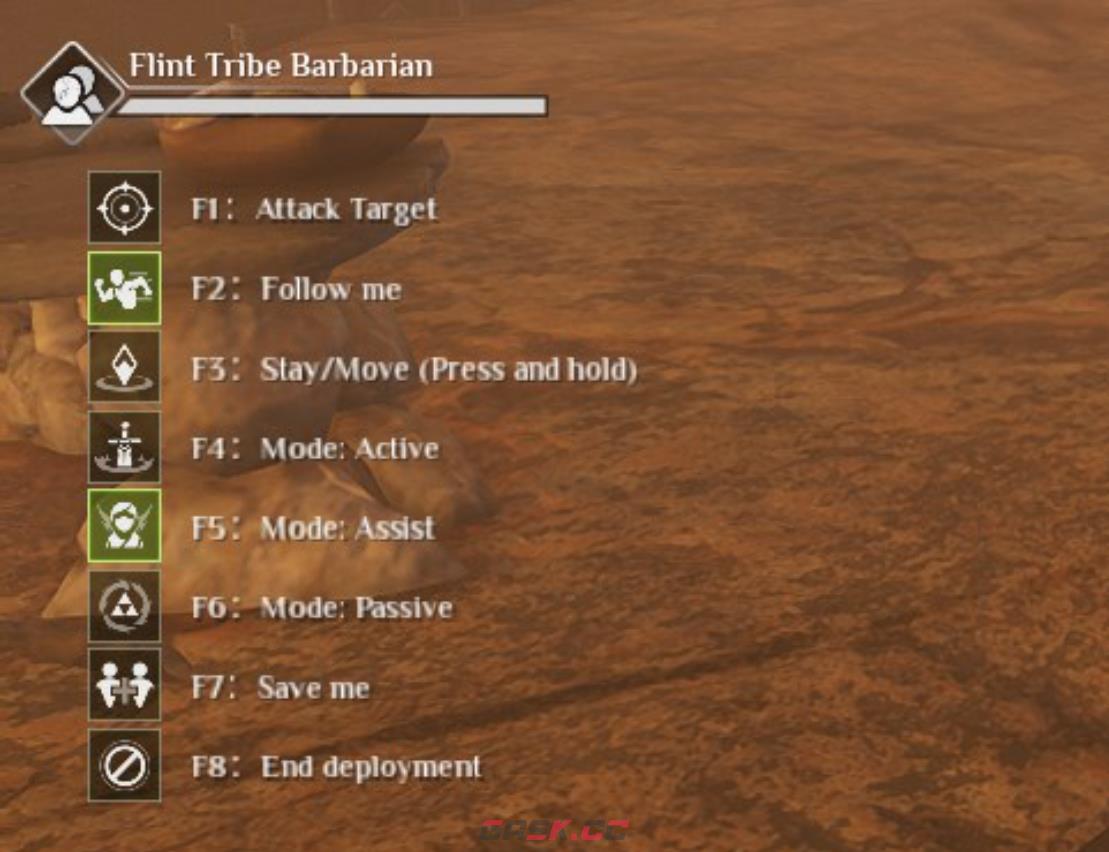Select the Attack Target command icon

click(124, 208)
